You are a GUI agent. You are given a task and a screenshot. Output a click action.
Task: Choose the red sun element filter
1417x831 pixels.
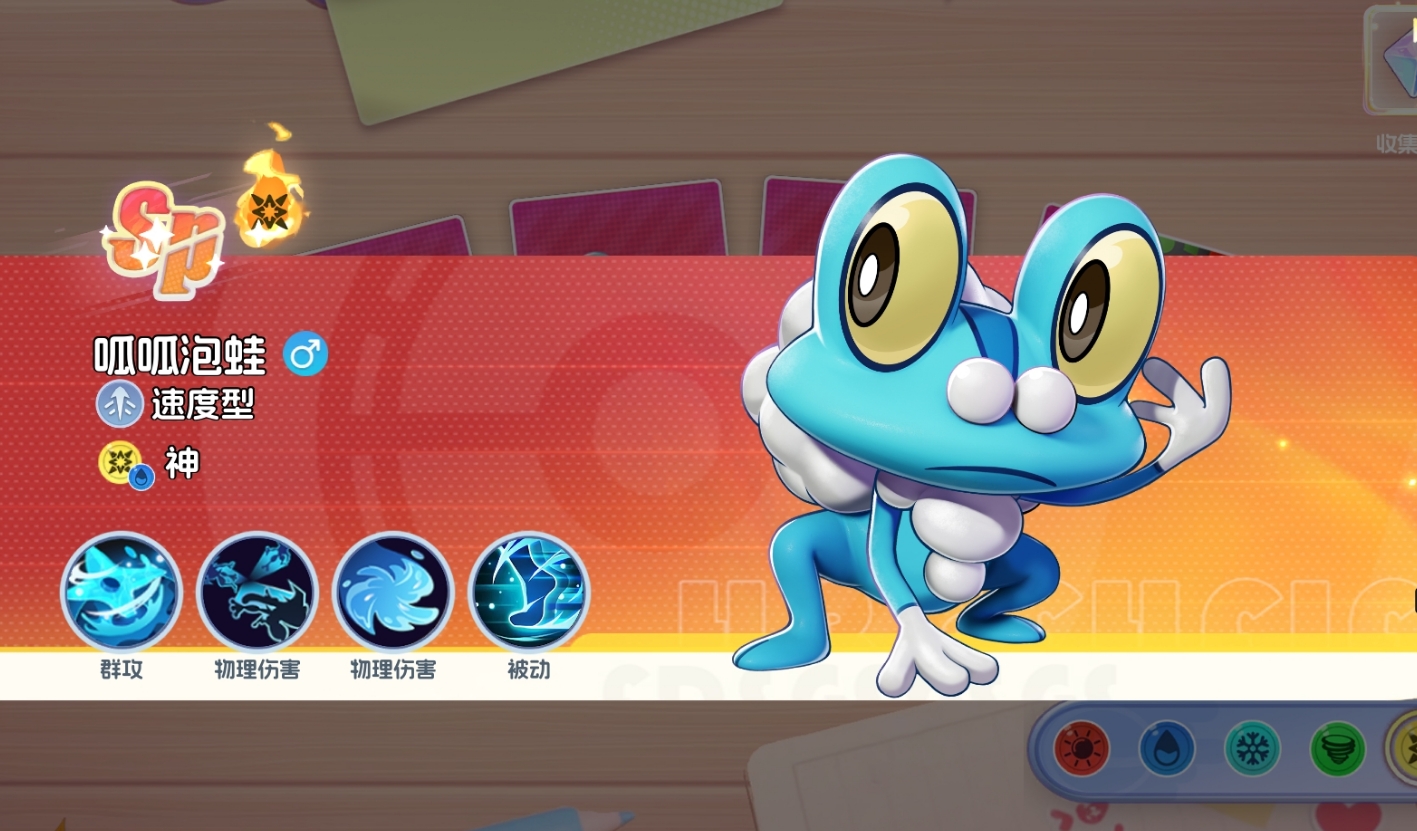pyautogui.click(x=1081, y=749)
